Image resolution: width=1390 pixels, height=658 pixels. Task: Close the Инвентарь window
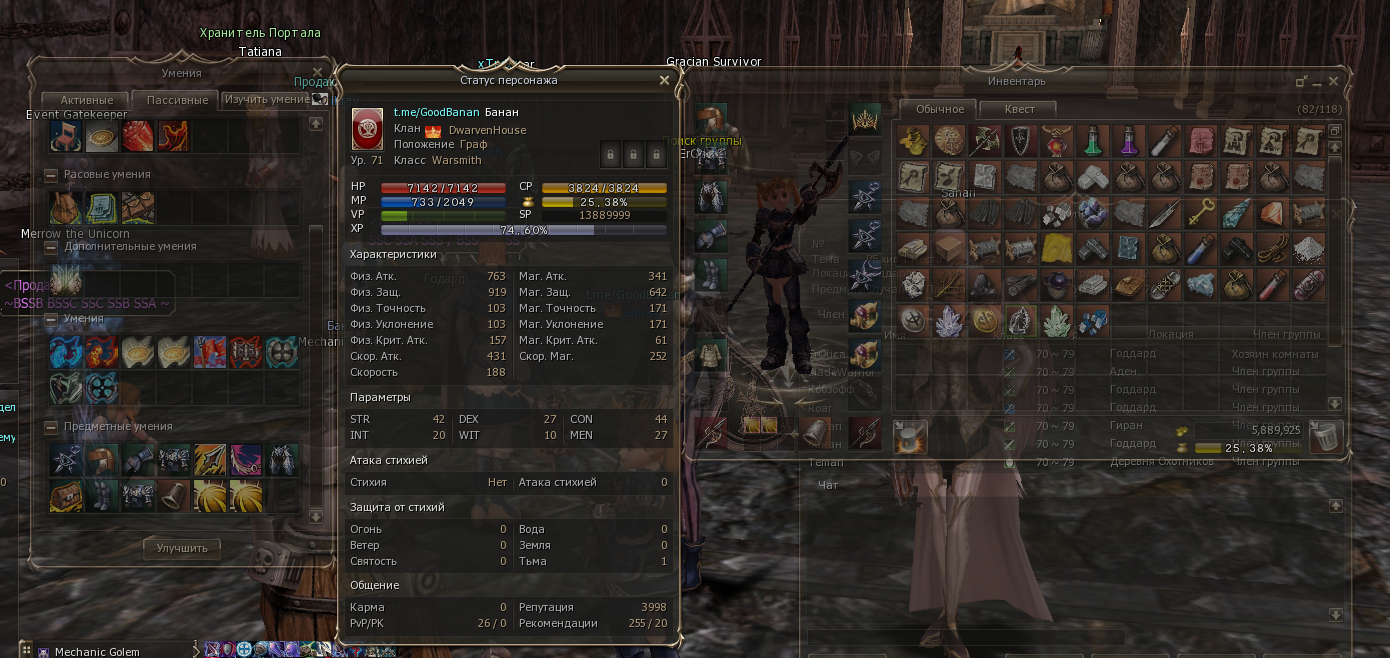point(1334,81)
